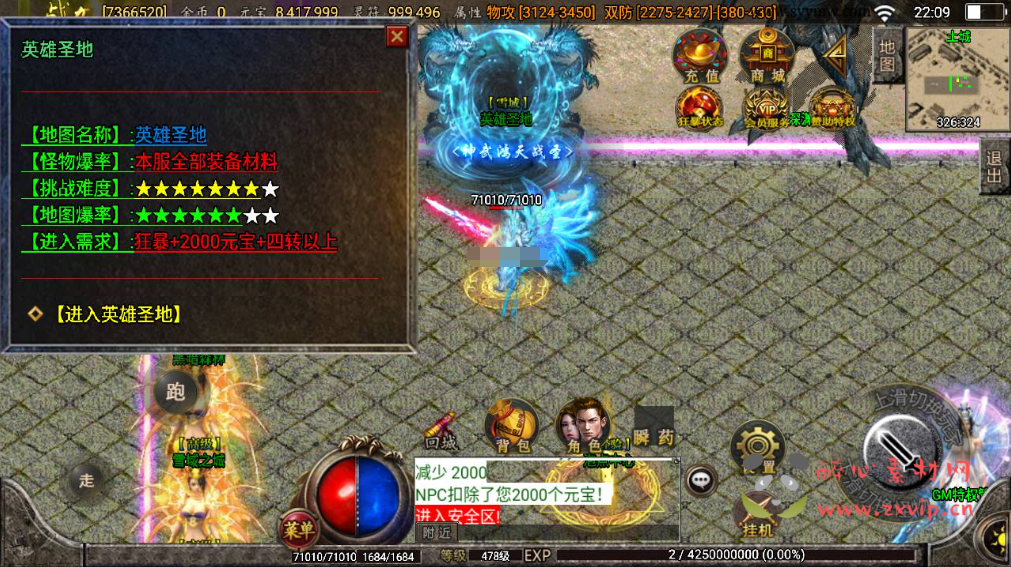Open the 充值 recharge icon
The width and height of the screenshot is (1011, 567).
[701, 56]
